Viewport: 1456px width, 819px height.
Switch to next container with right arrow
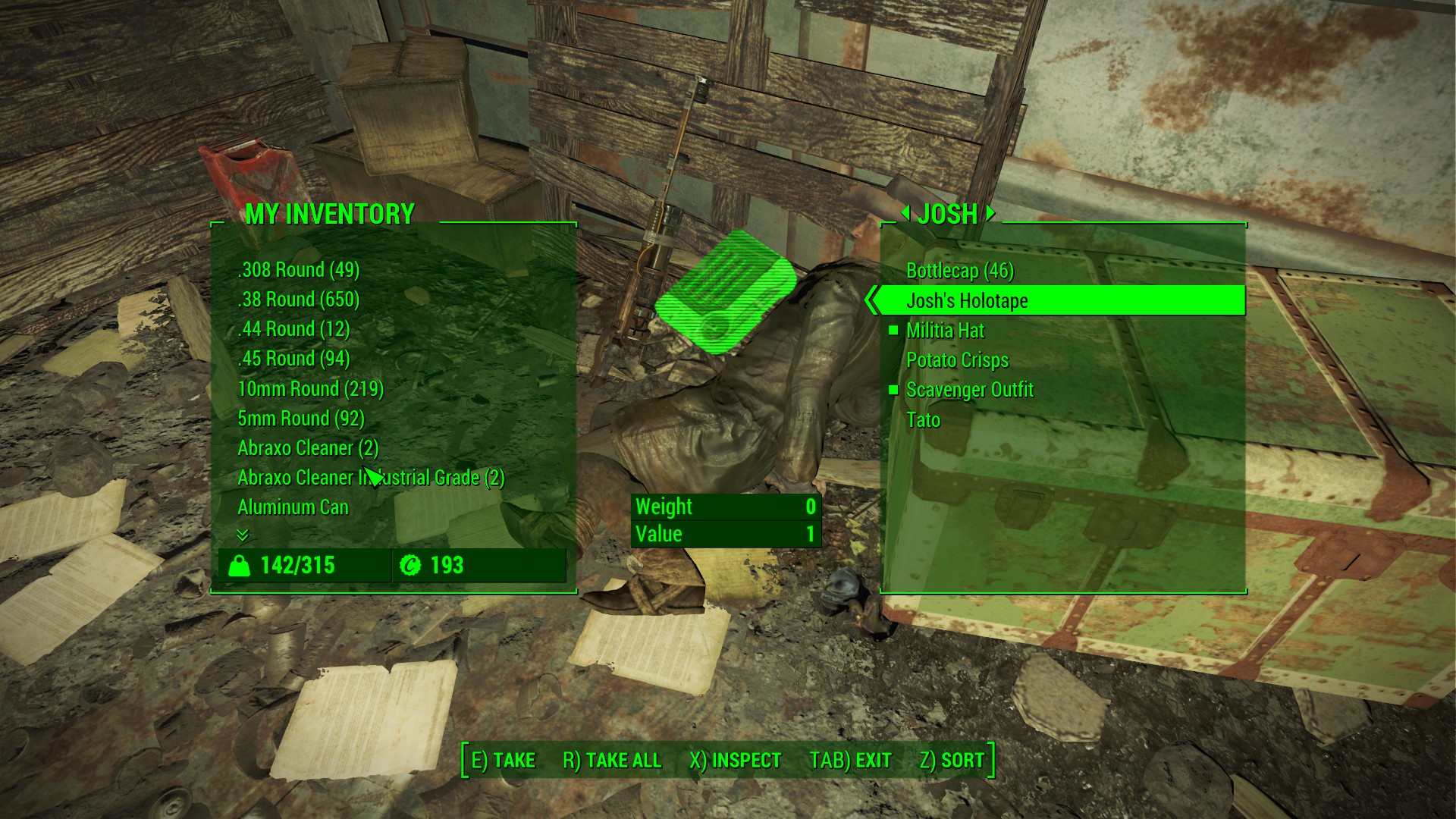point(990,214)
